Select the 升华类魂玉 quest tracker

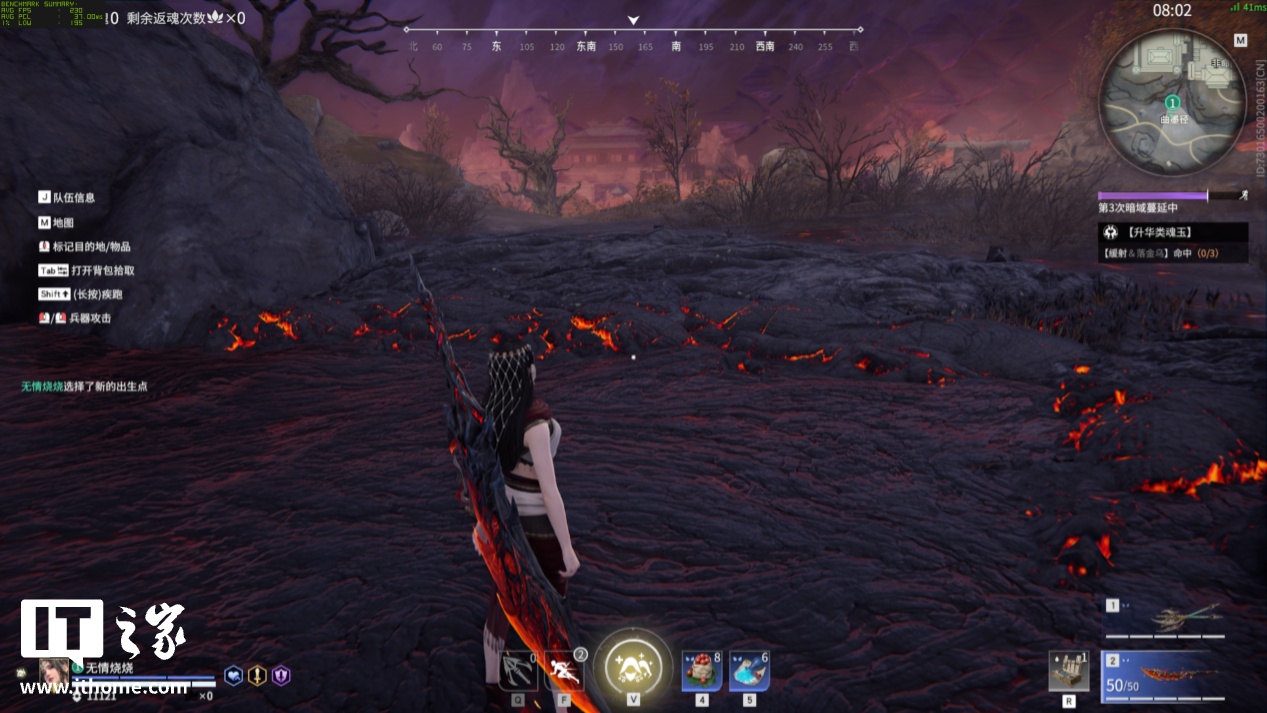click(x=1173, y=232)
